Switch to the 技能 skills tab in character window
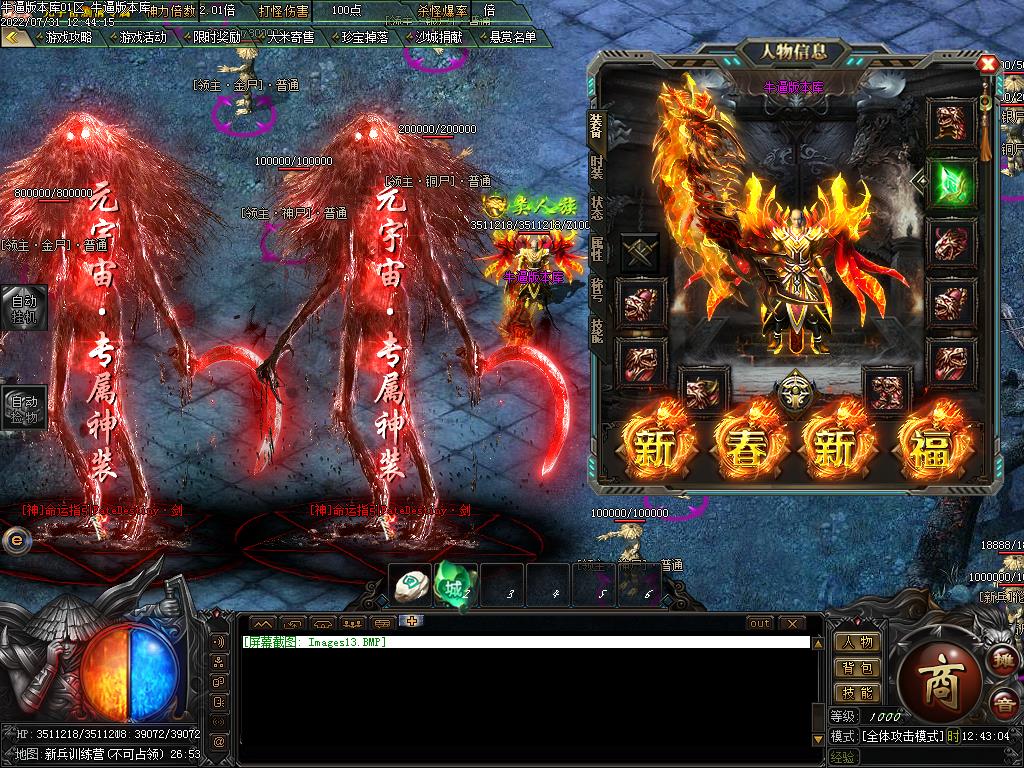The width and height of the screenshot is (1024, 768). coord(597,330)
